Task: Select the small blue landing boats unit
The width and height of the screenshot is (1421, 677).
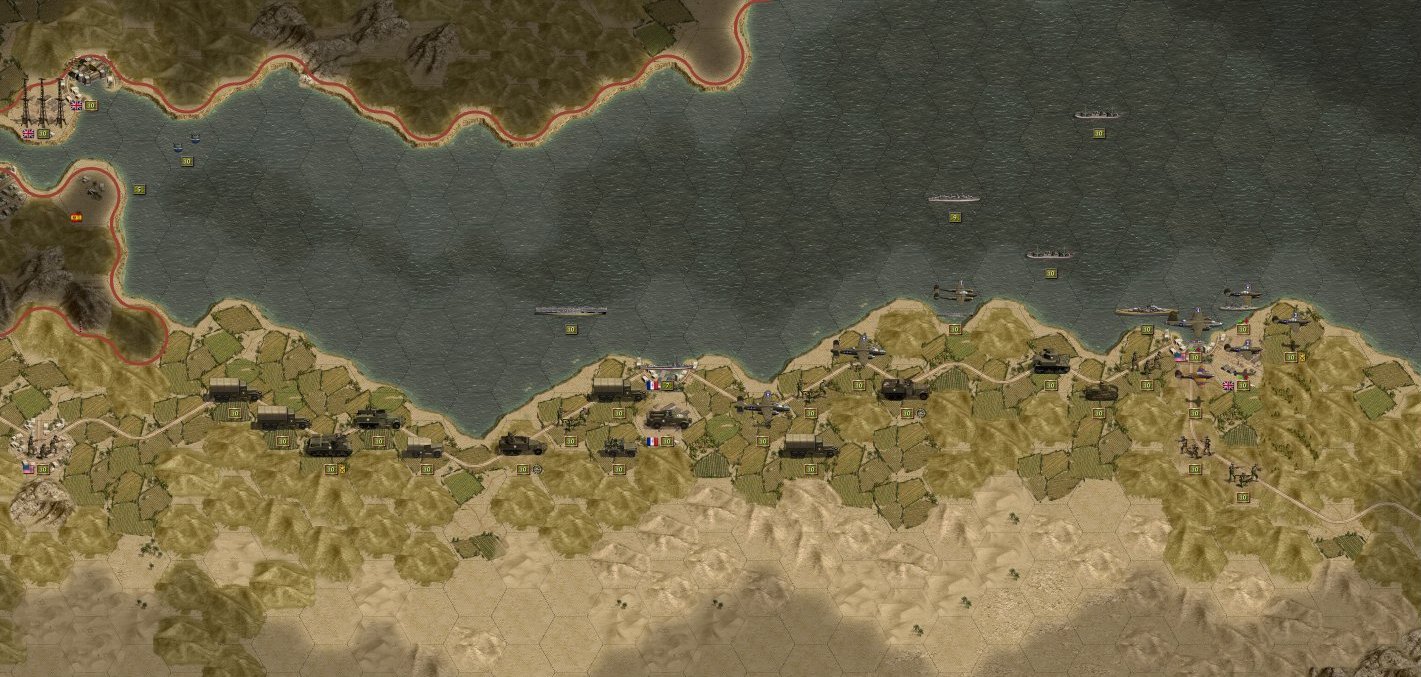Action: click(x=186, y=144)
